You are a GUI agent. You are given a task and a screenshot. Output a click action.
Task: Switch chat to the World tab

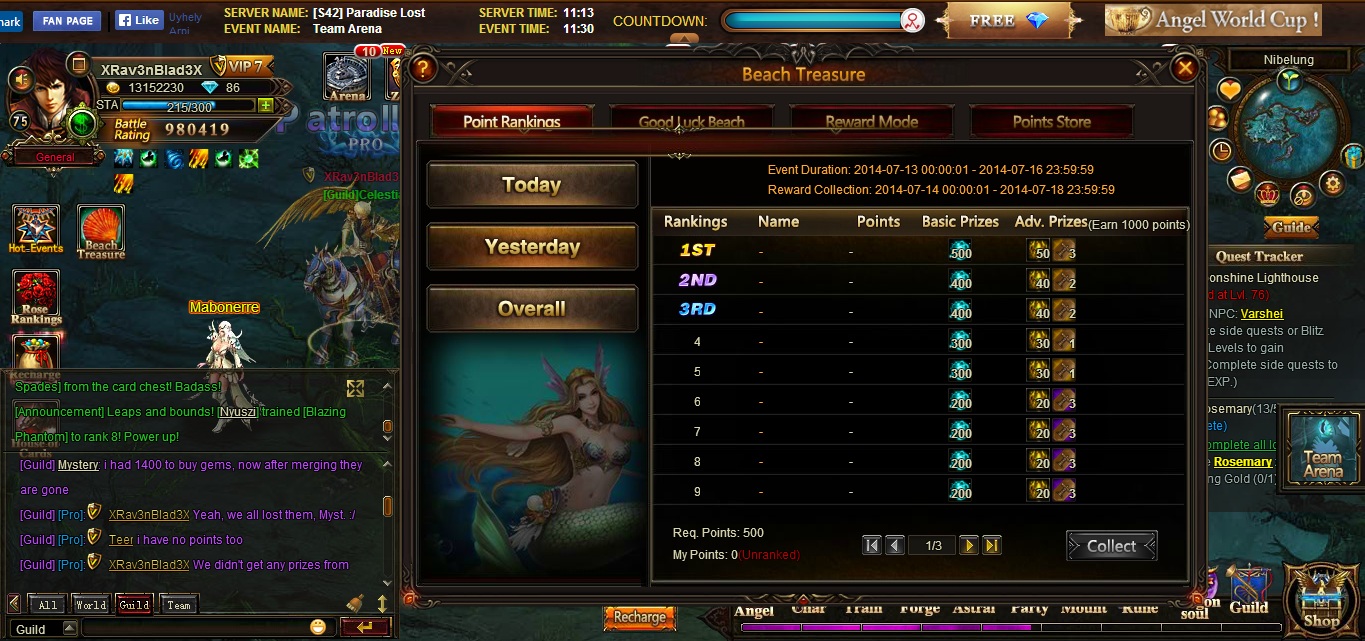pyautogui.click(x=90, y=605)
